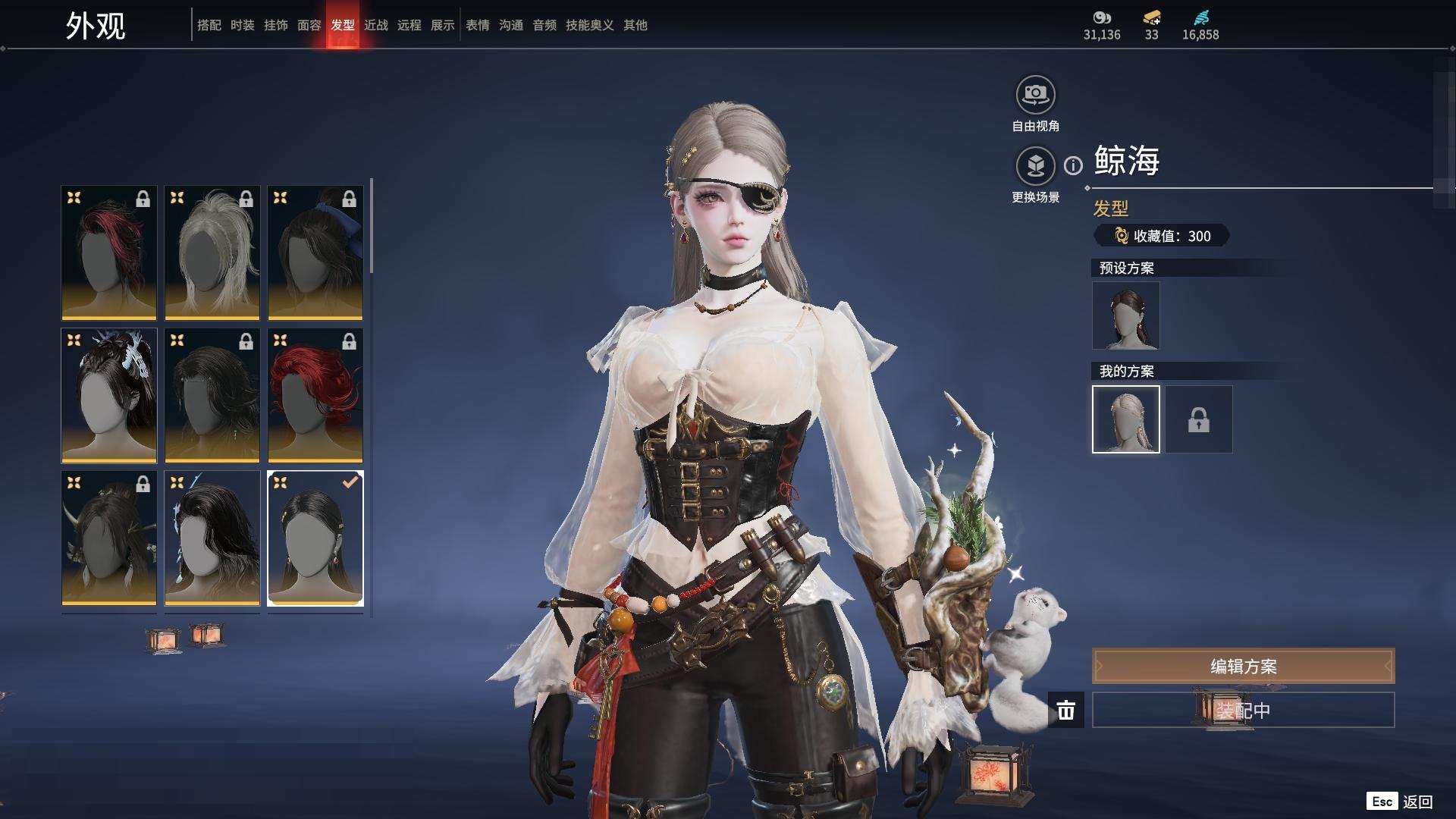Image resolution: width=1456 pixels, height=819 pixels.
Task: Select the 挂饰 tab
Action: pyautogui.click(x=276, y=25)
